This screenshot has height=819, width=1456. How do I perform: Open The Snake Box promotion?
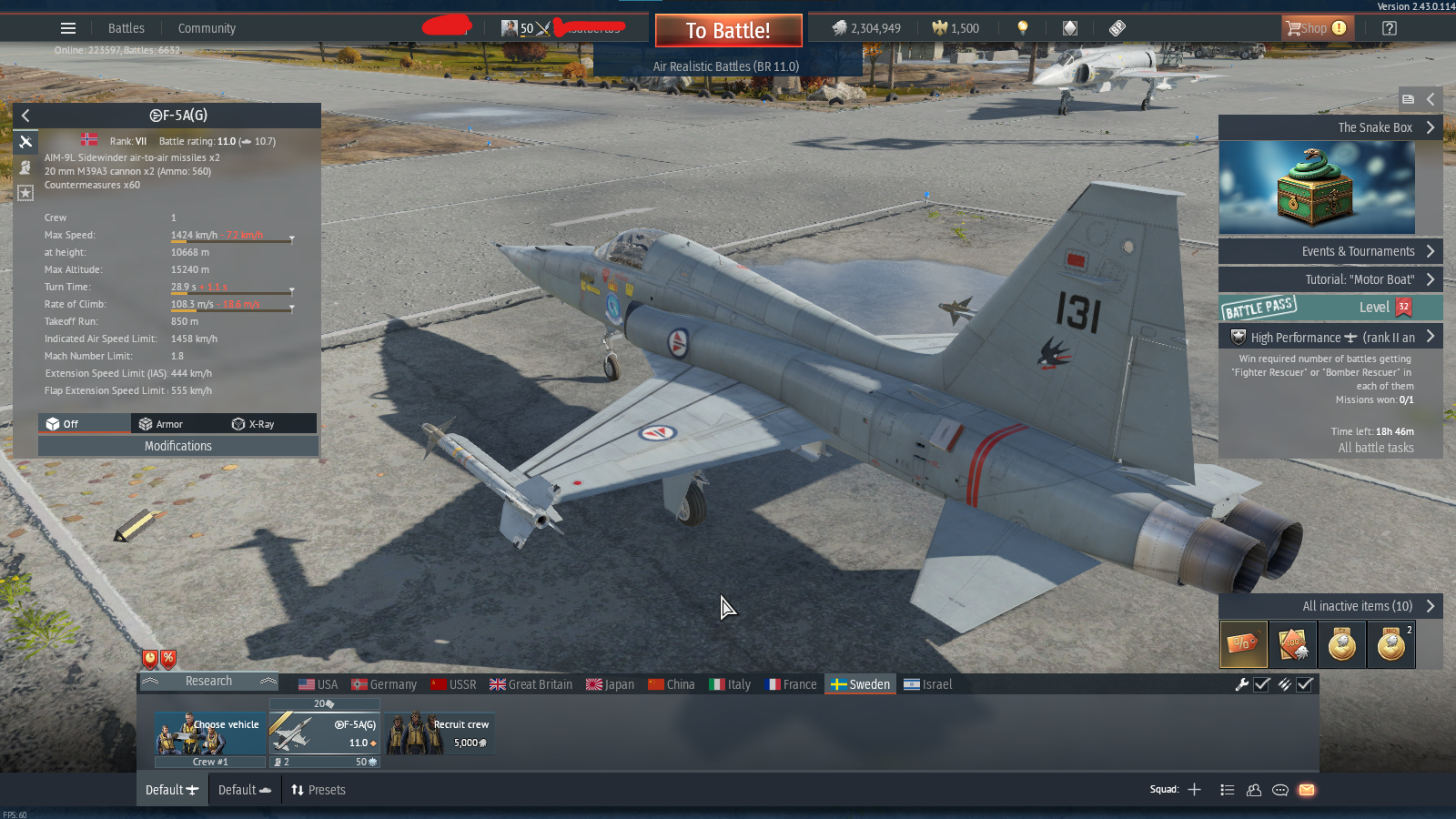(1329, 127)
